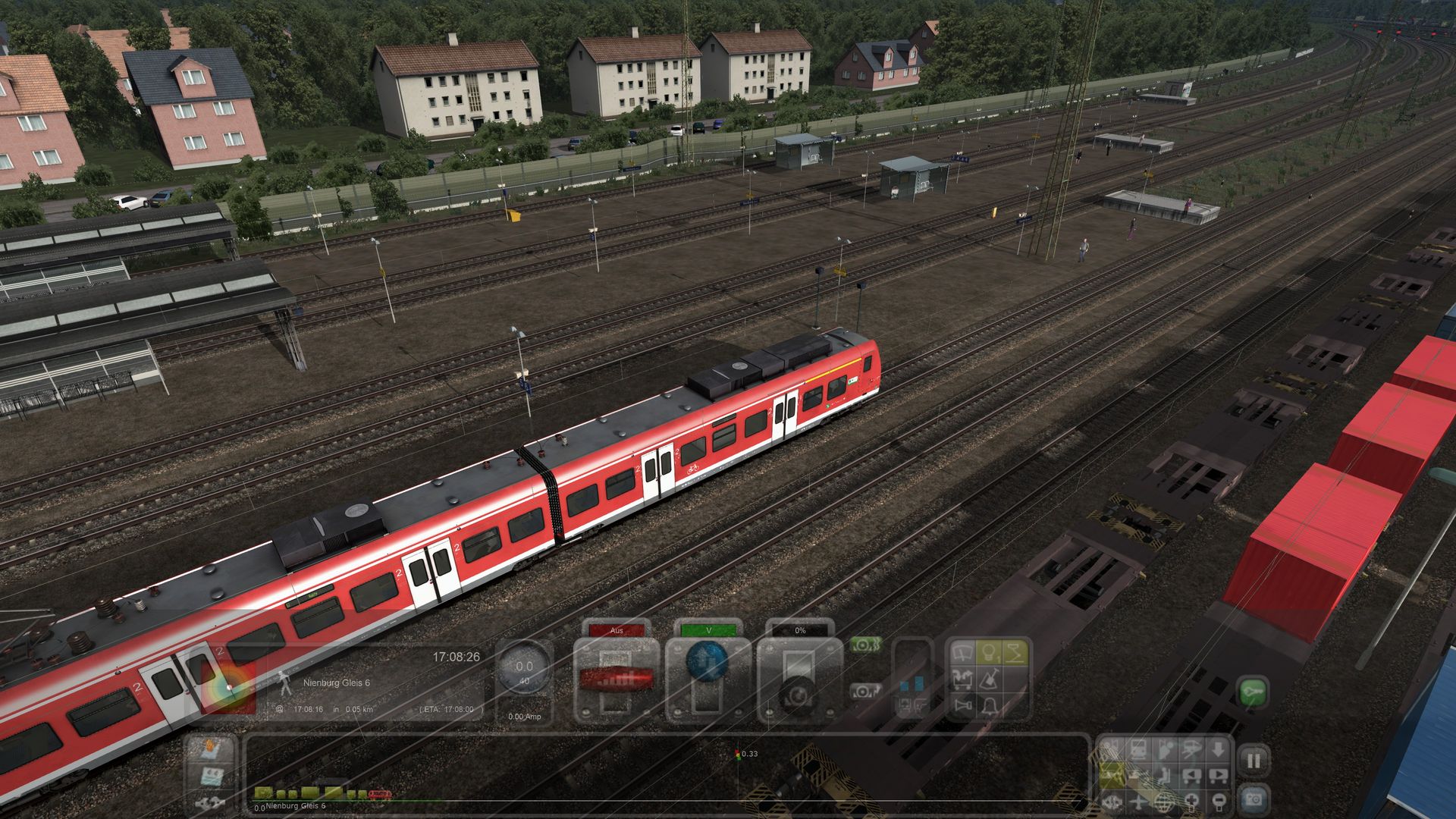1456x819 pixels.
Task: Click the black brake handle
Action: coord(798,695)
